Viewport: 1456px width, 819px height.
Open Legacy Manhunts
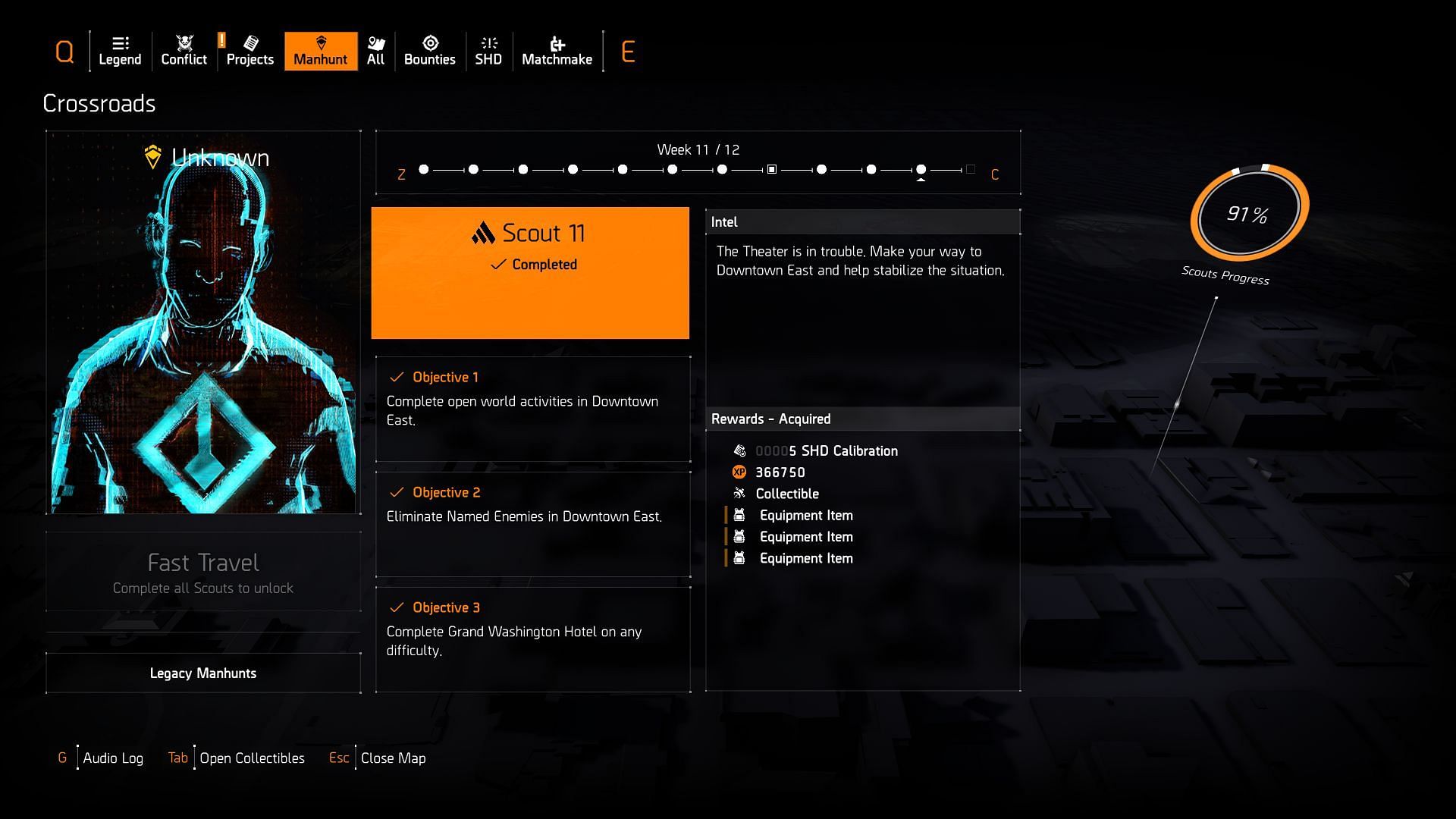pos(203,673)
